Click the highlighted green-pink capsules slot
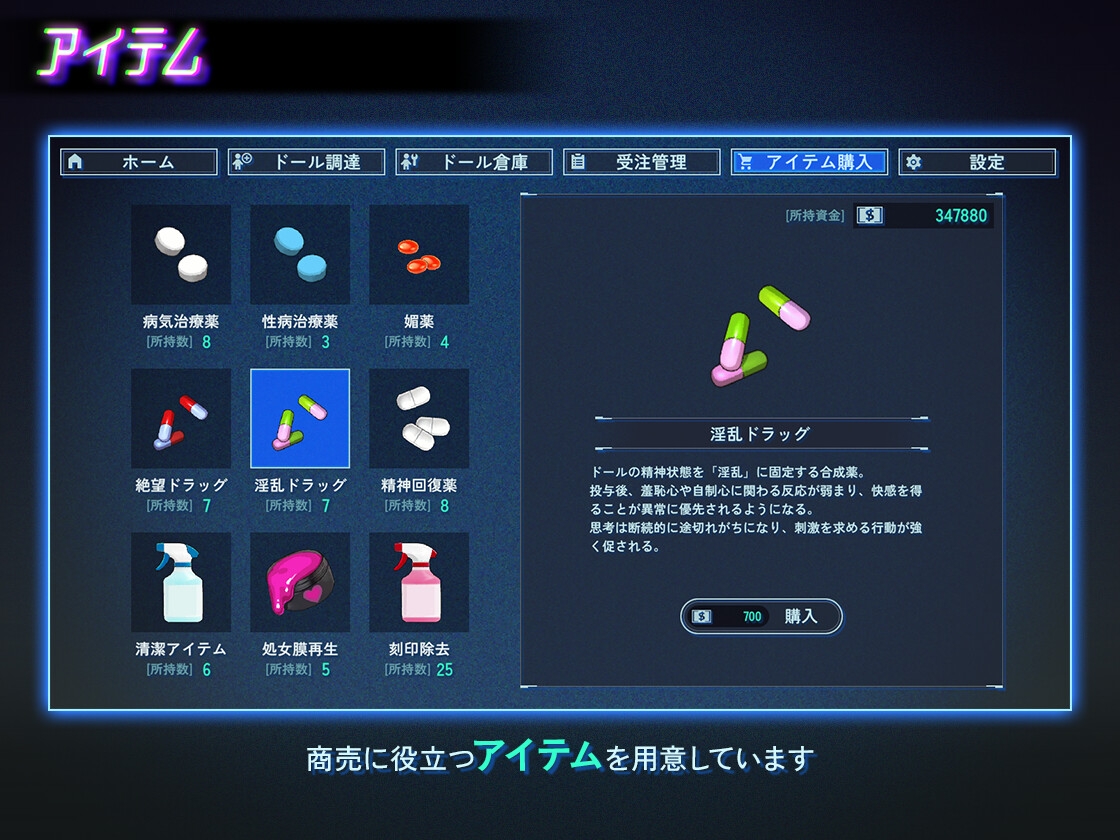Image resolution: width=1120 pixels, height=840 pixels. 300,418
